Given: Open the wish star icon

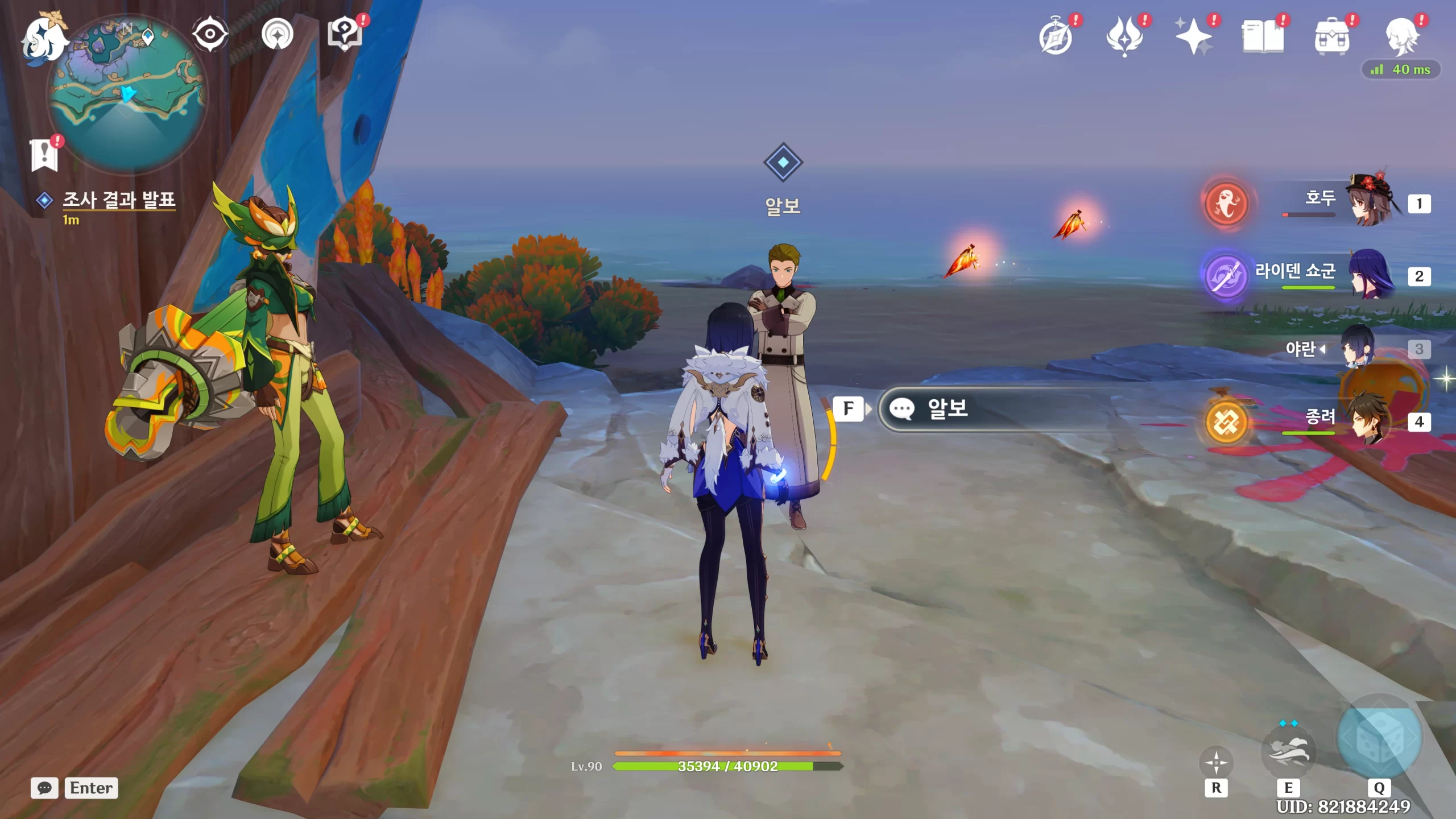Looking at the screenshot, I should click(x=1194, y=36).
